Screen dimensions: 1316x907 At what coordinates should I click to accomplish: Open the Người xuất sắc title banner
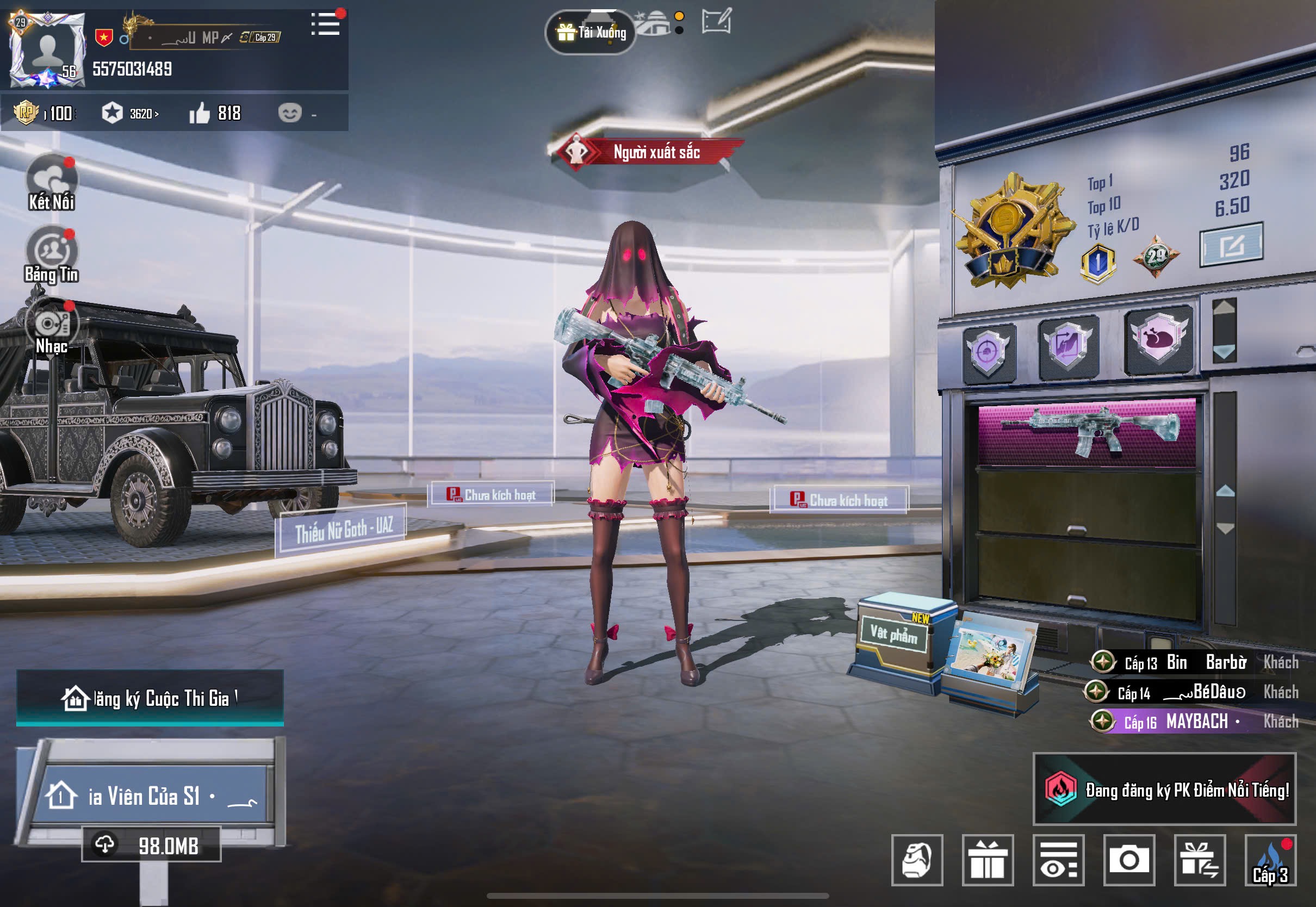coord(647,152)
